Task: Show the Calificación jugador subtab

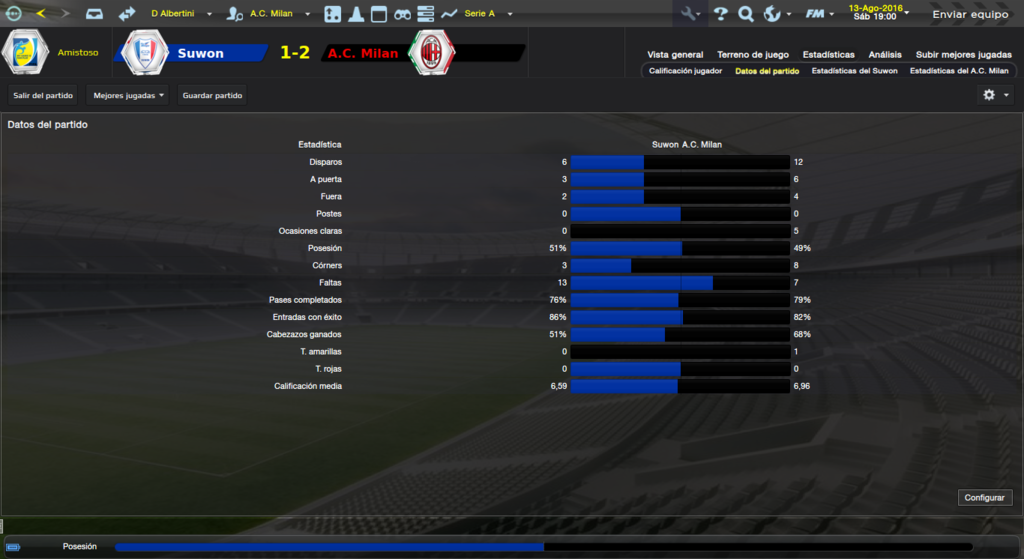Action: pos(685,71)
